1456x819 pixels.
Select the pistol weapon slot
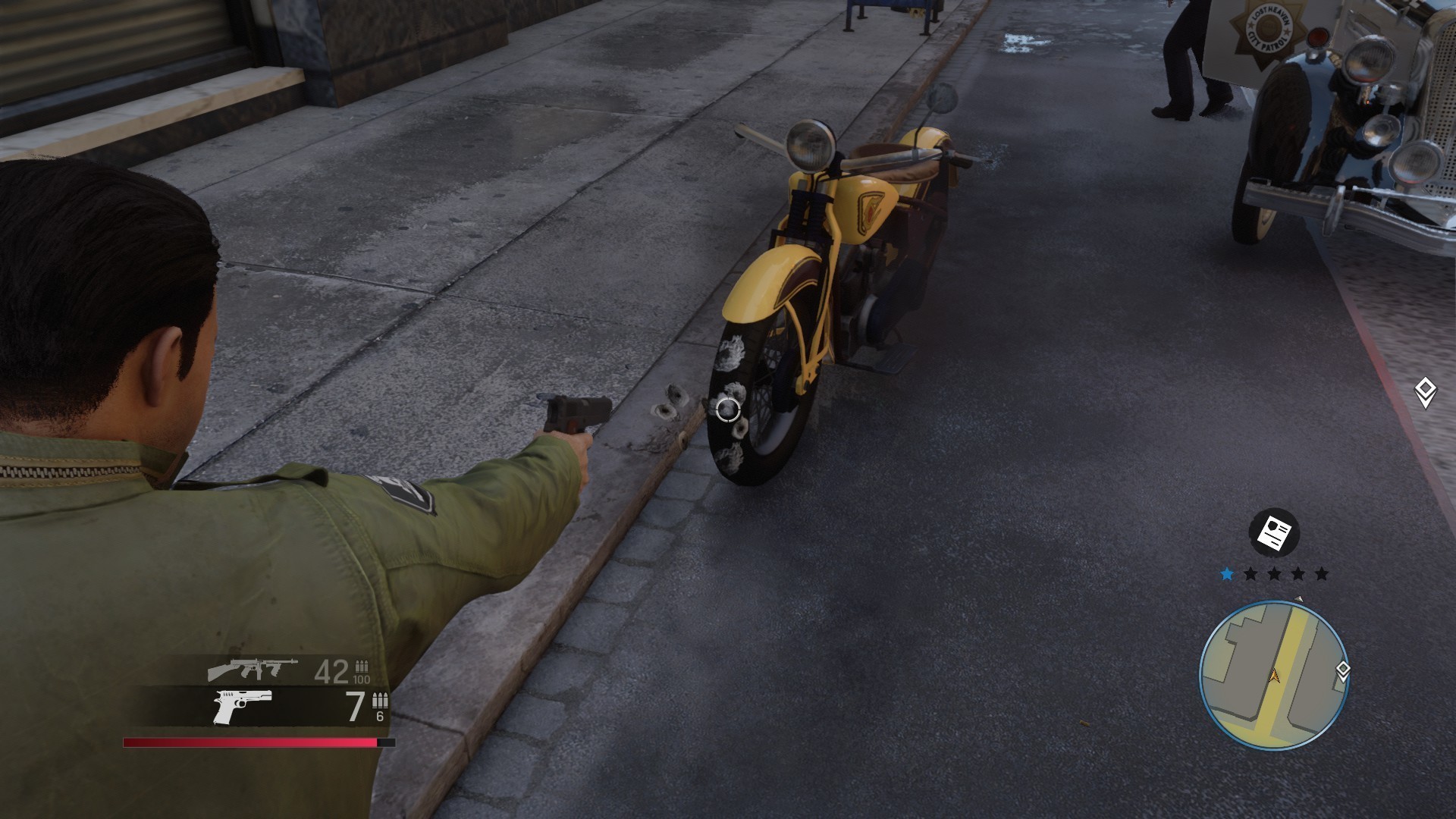pyautogui.click(x=243, y=707)
